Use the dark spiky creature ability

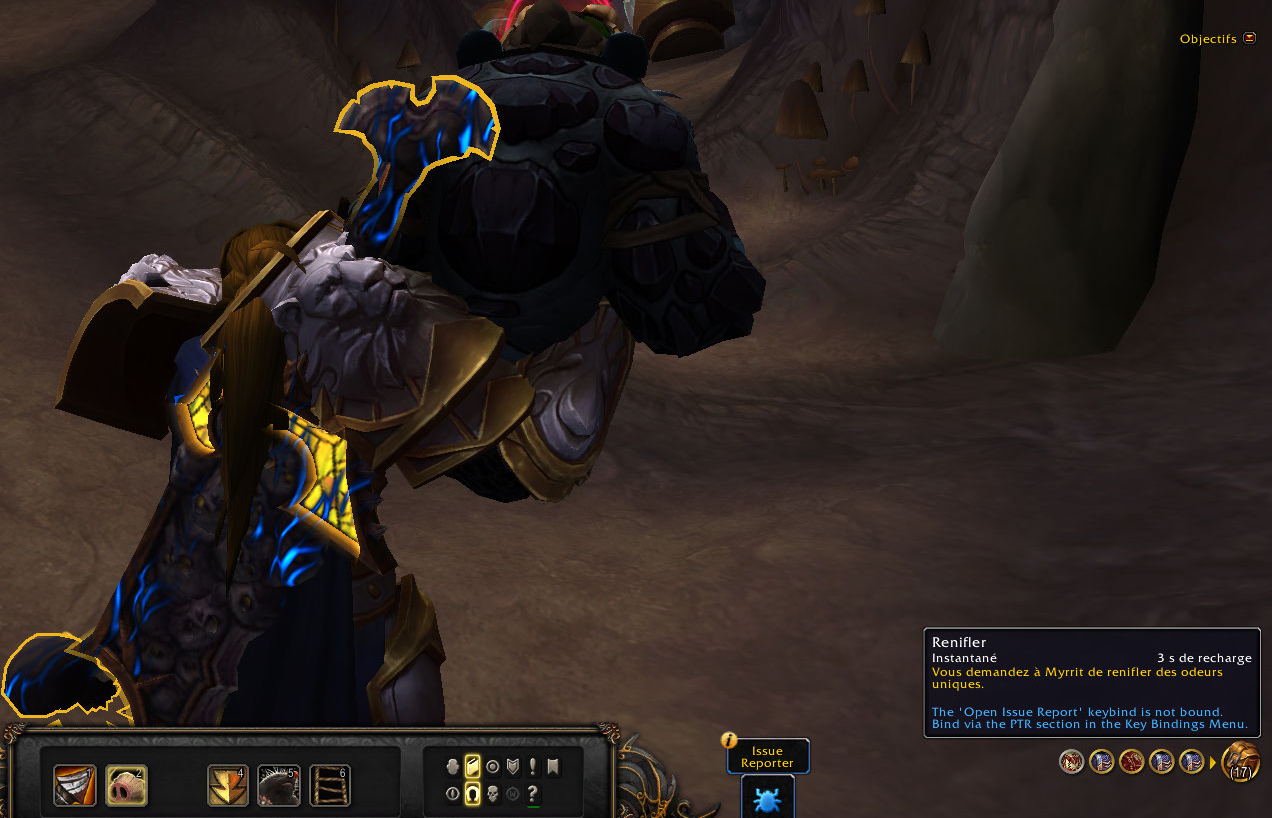point(279,785)
